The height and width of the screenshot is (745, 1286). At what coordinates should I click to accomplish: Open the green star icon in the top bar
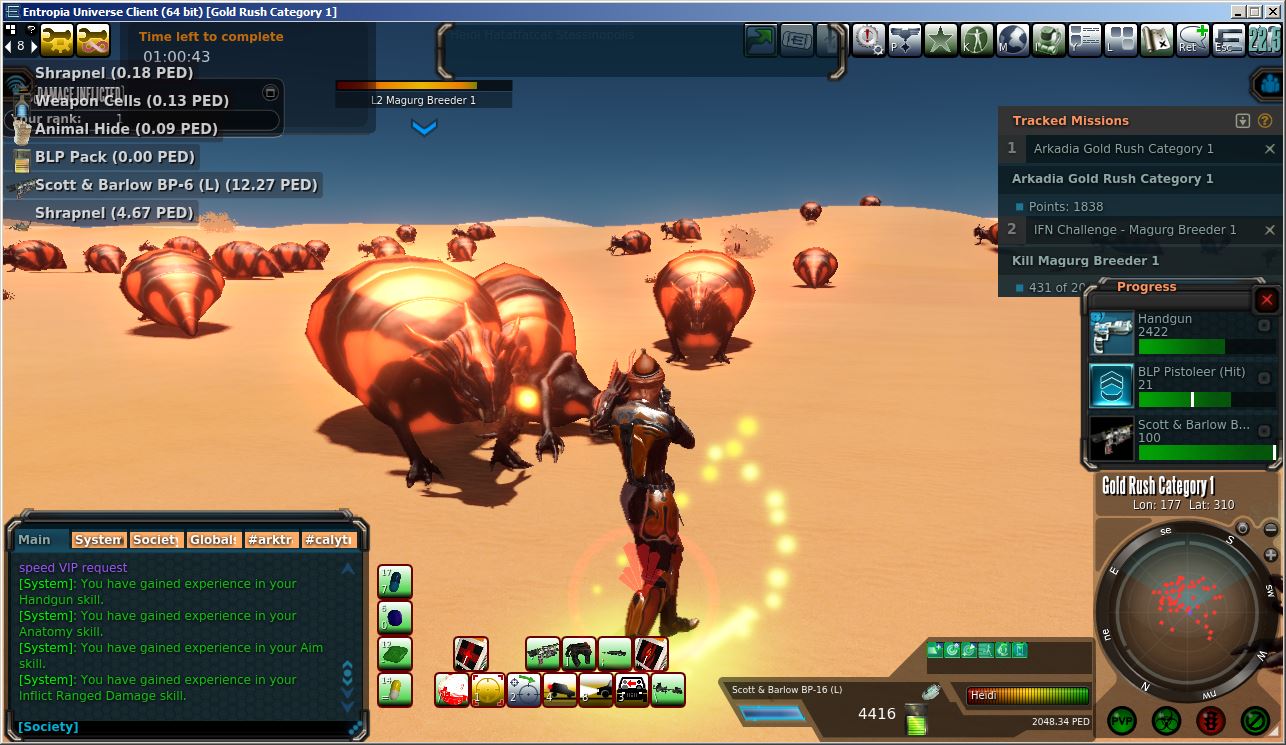[941, 40]
